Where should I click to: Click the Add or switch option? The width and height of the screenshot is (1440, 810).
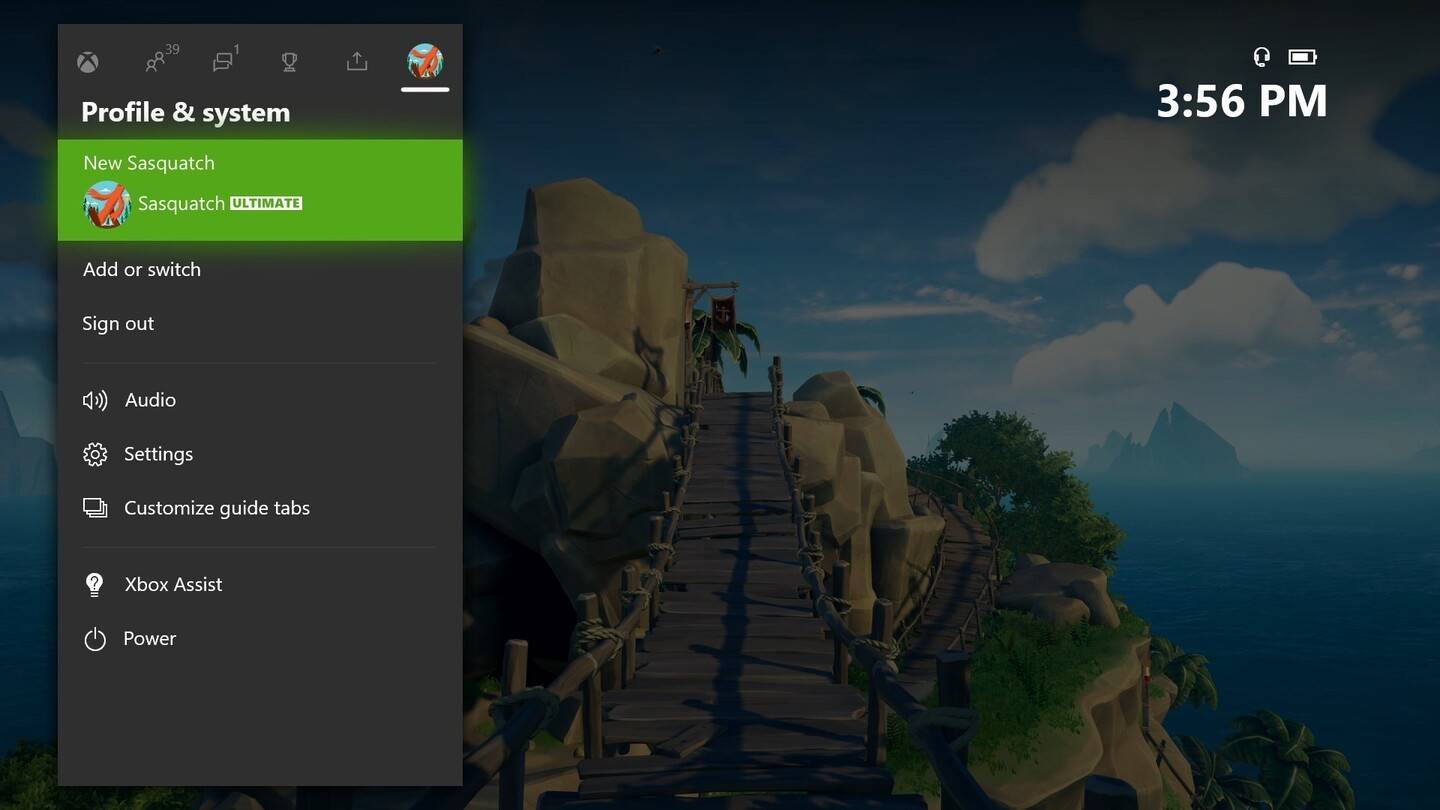[x=141, y=269]
